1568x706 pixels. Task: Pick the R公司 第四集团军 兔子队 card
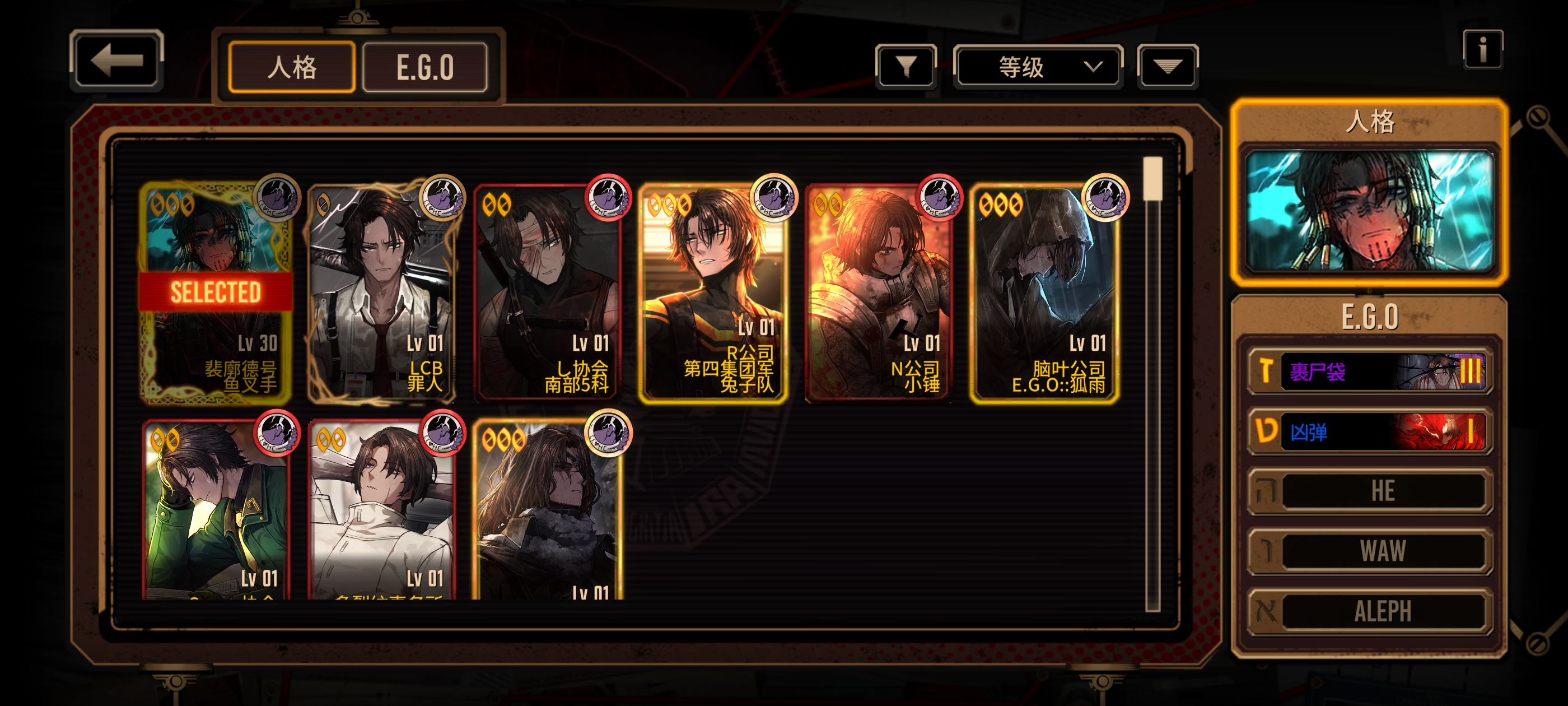click(x=713, y=292)
